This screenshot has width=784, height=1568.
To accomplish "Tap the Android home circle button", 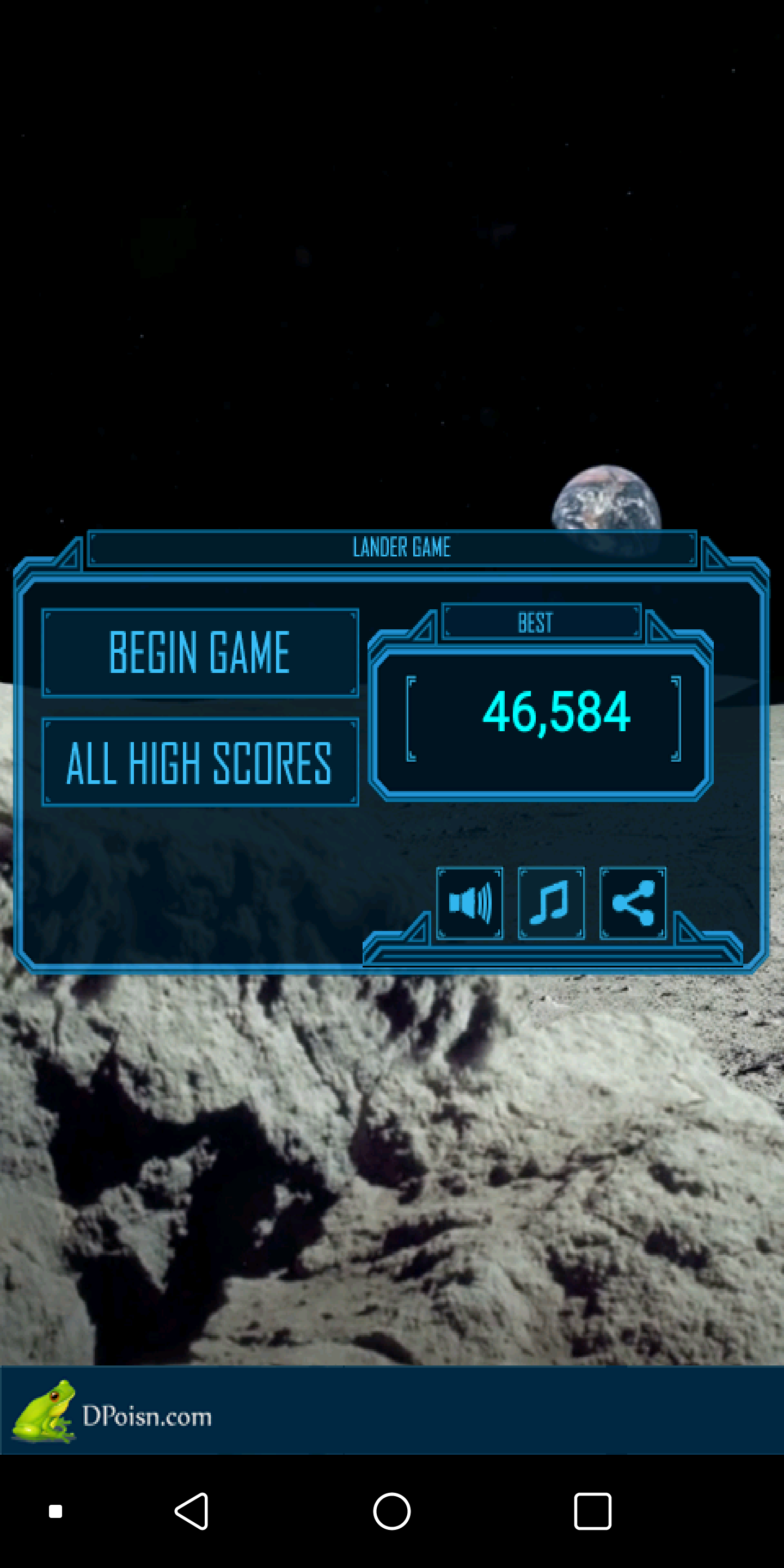I will point(392,1511).
